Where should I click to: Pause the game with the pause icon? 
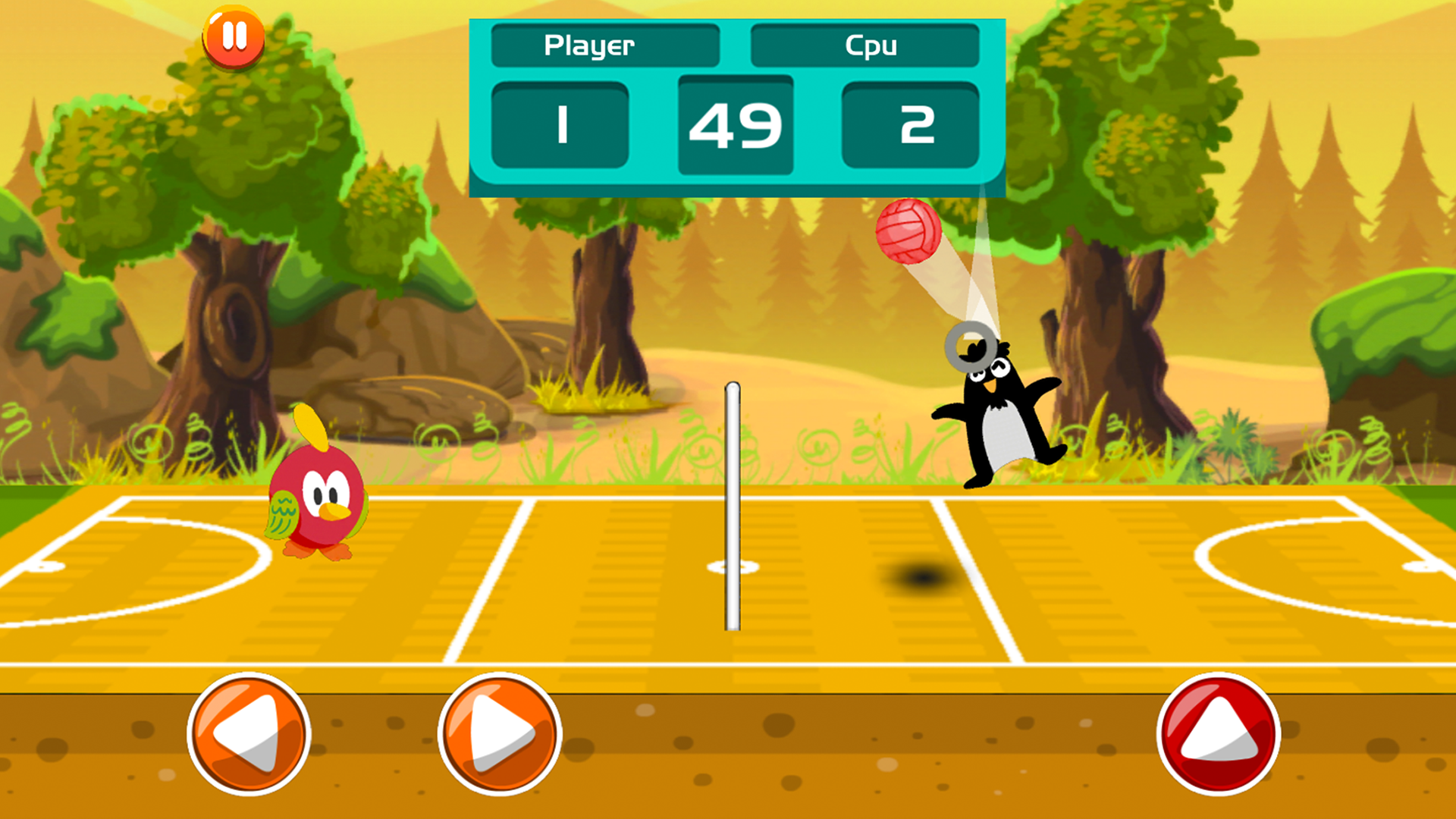234,36
